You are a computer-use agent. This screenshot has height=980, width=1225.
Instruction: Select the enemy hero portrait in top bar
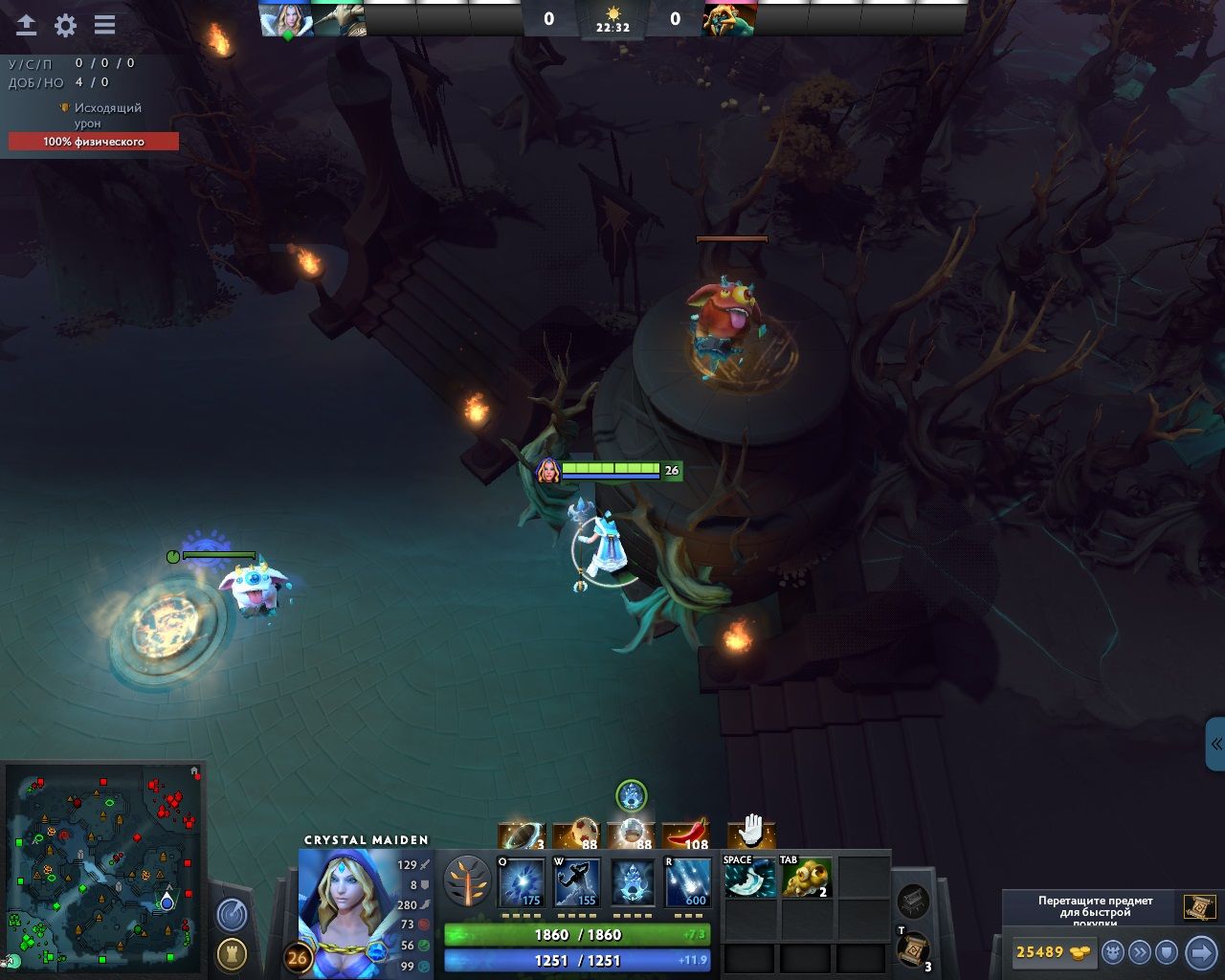(x=729, y=19)
